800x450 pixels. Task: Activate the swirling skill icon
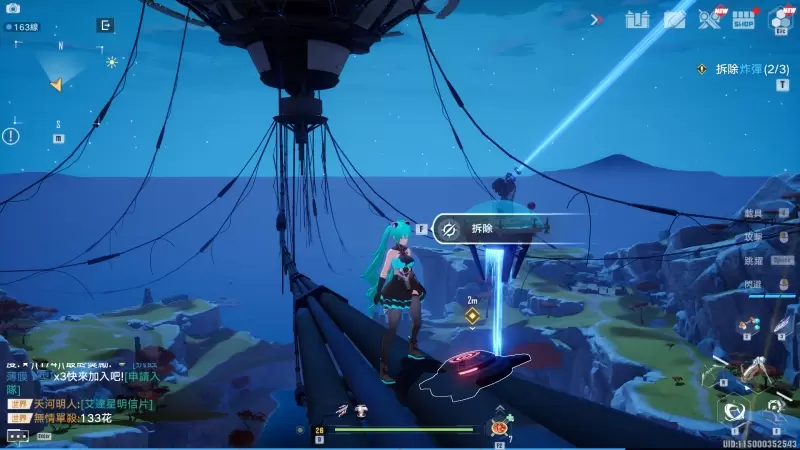coord(735,411)
